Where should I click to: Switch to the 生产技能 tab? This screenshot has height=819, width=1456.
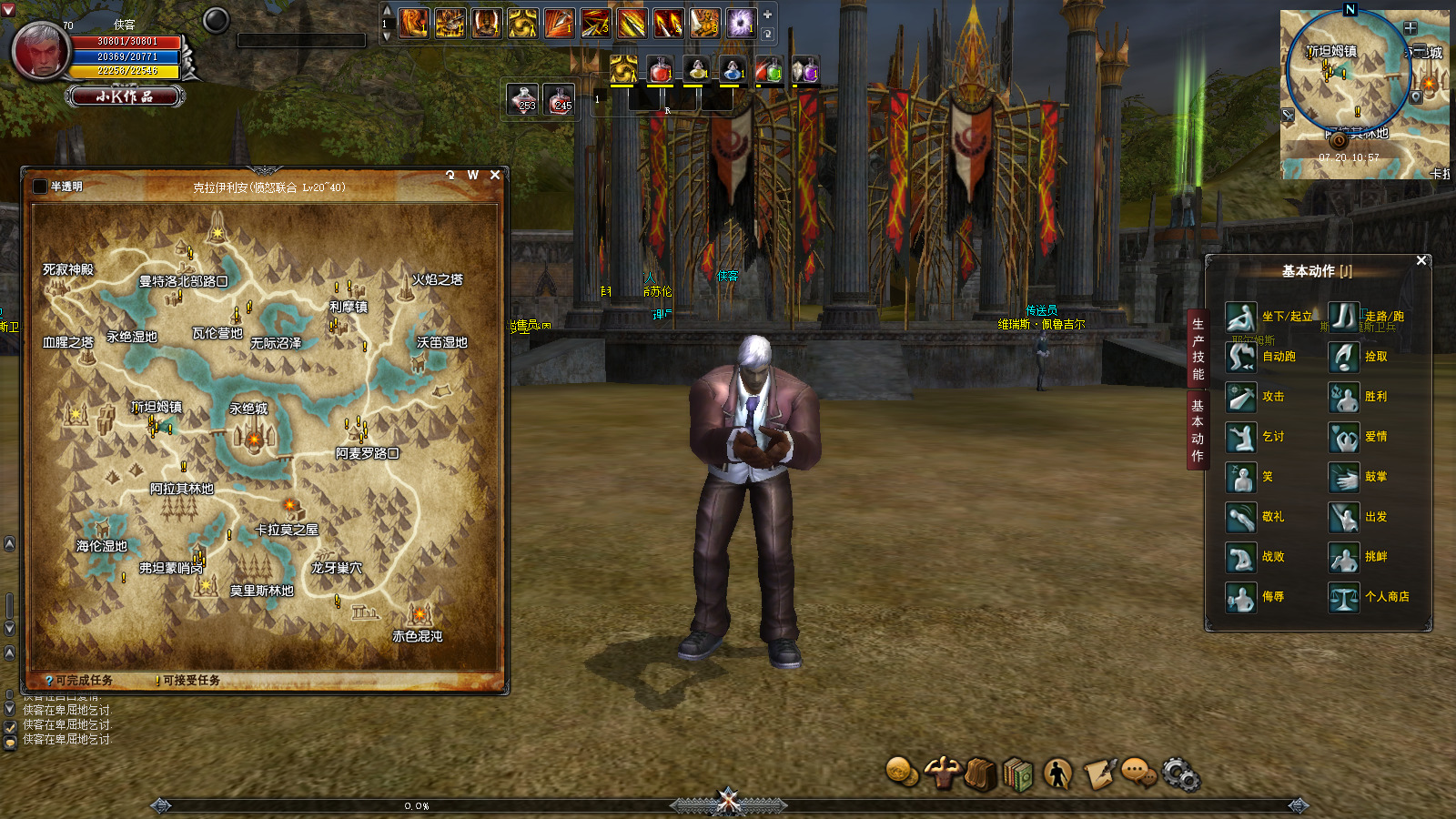coord(1198,349)
